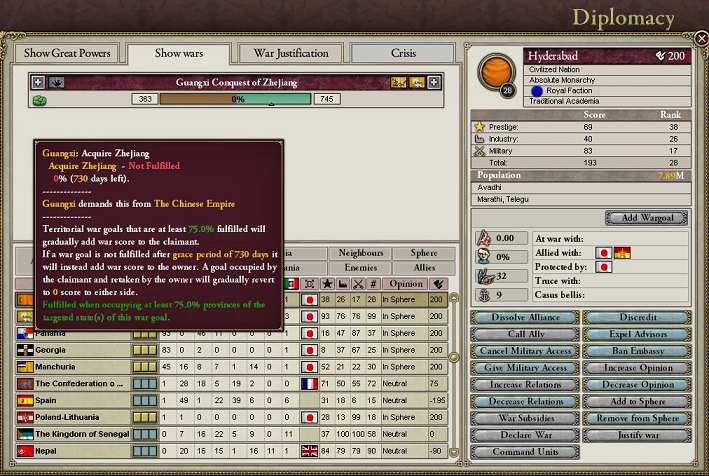Dissolve Alliance with the selected nation
The image size is (709, 476).
(x=523, y=318)
